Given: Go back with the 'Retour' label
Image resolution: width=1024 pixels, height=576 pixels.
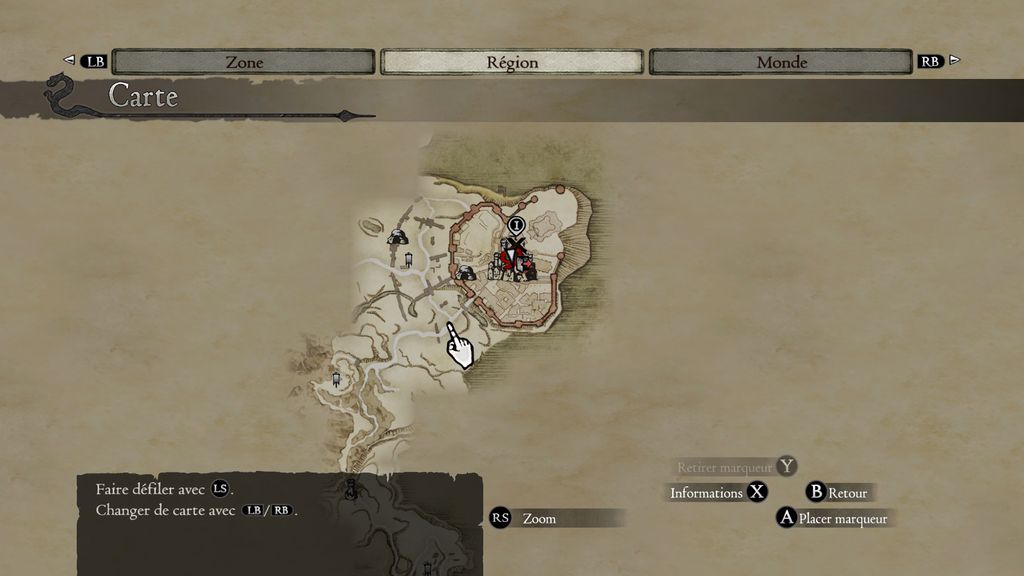Looking at the screenshot, I should pyautogui.click(x=847, y=493).
